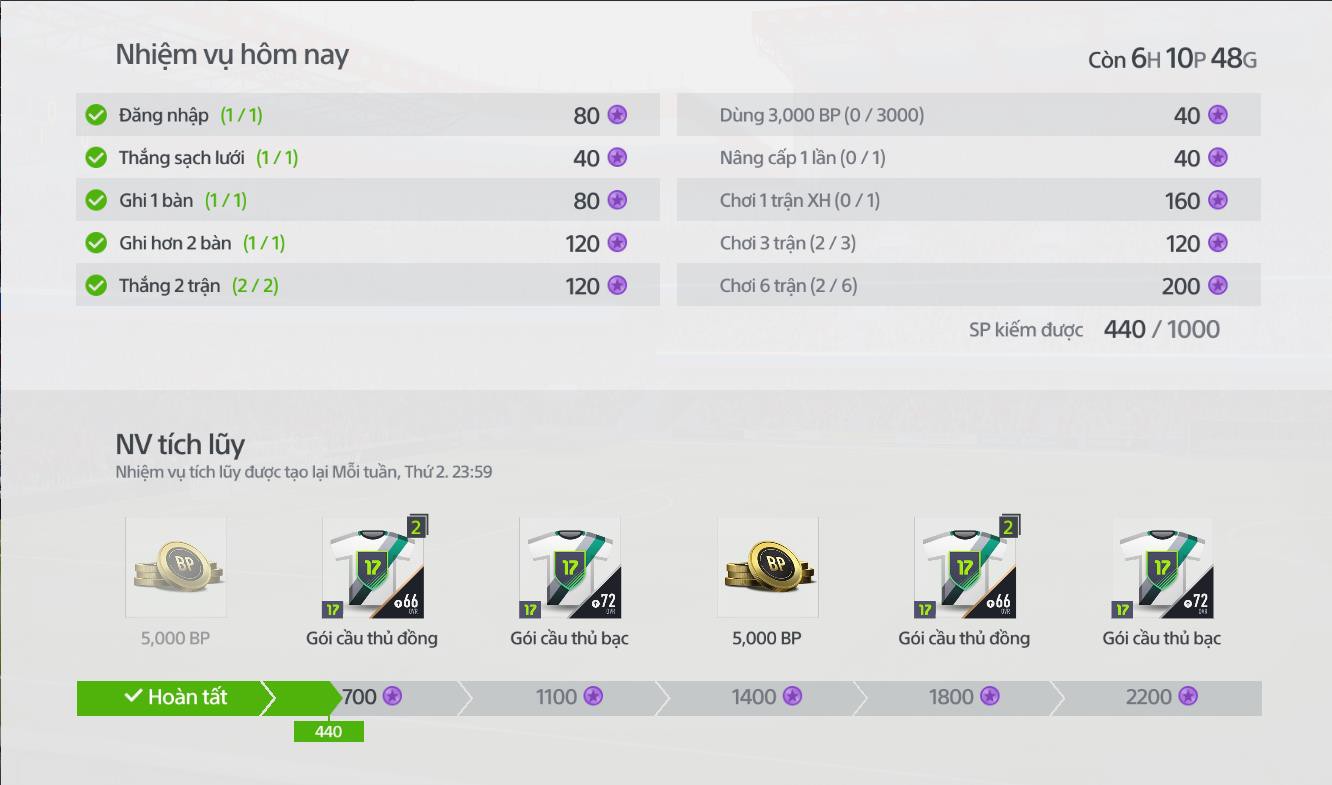Select the 1100 SP milestone marker
This screenshot has height=785, width=1332.
pyautogui.click(x=569, y=697)
